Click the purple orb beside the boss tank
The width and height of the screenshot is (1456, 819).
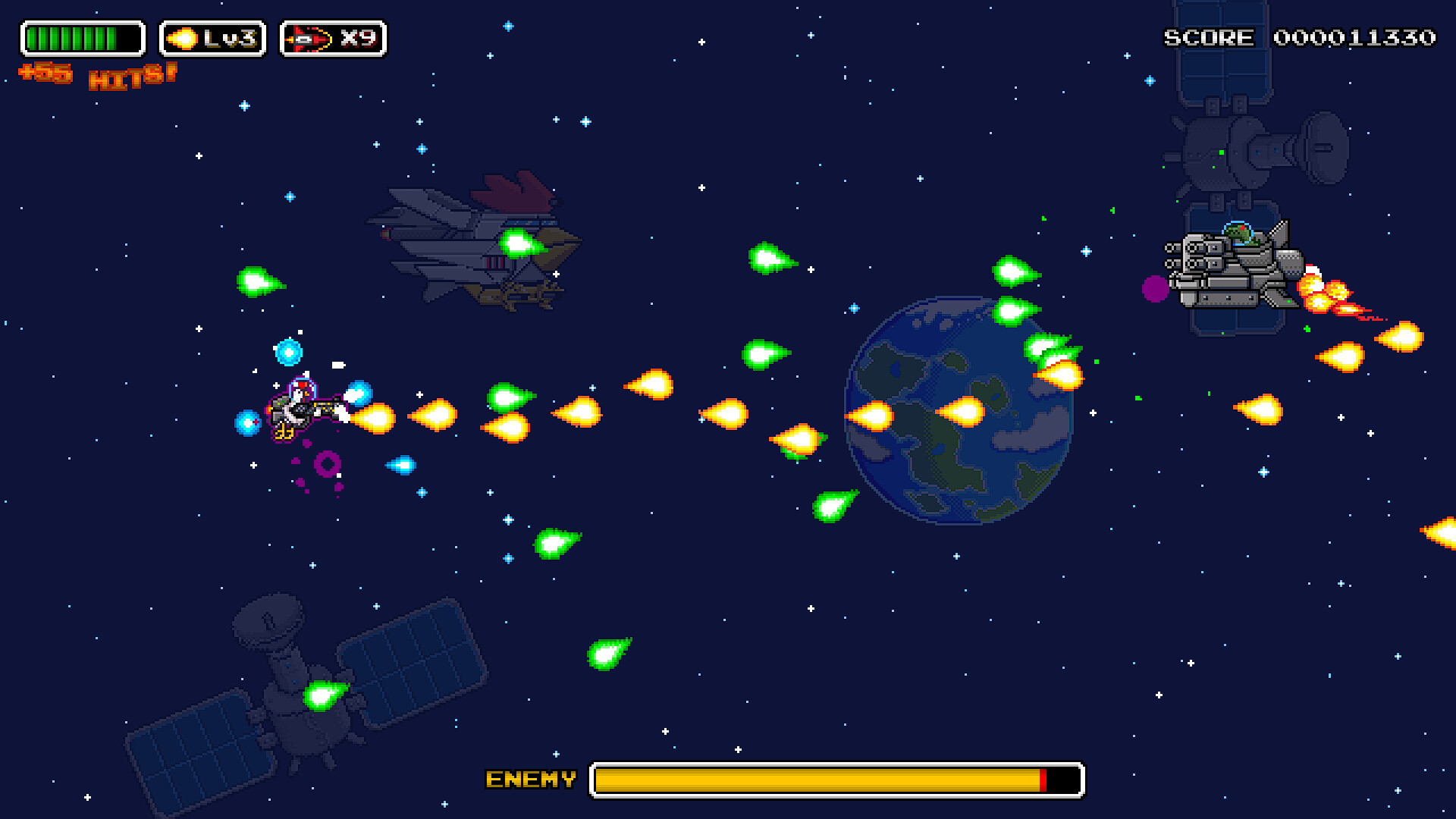(x=1156, y=288)
